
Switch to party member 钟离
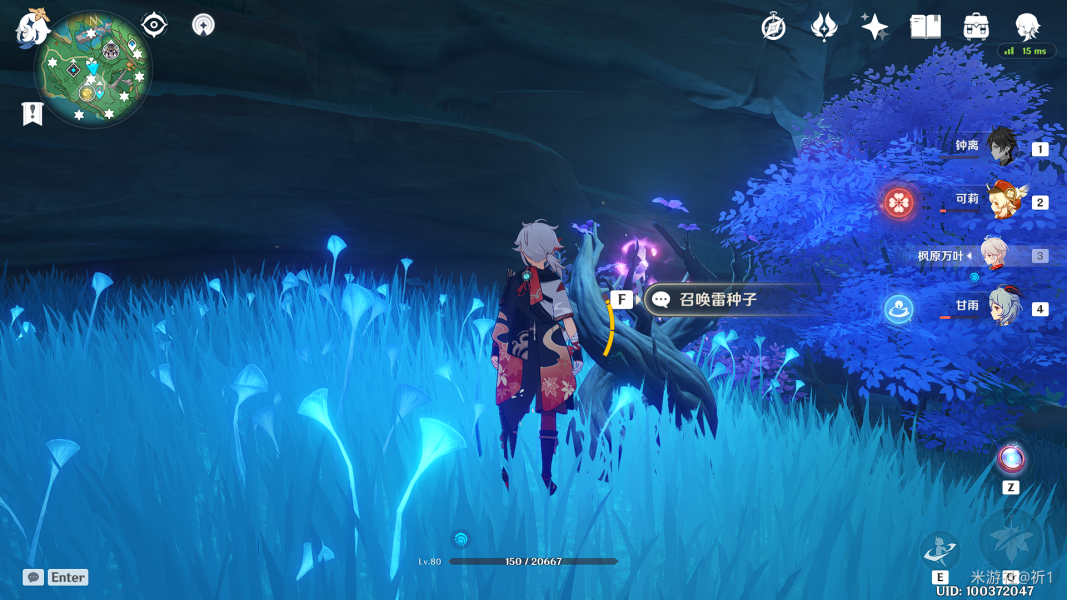coord(1000,148)
